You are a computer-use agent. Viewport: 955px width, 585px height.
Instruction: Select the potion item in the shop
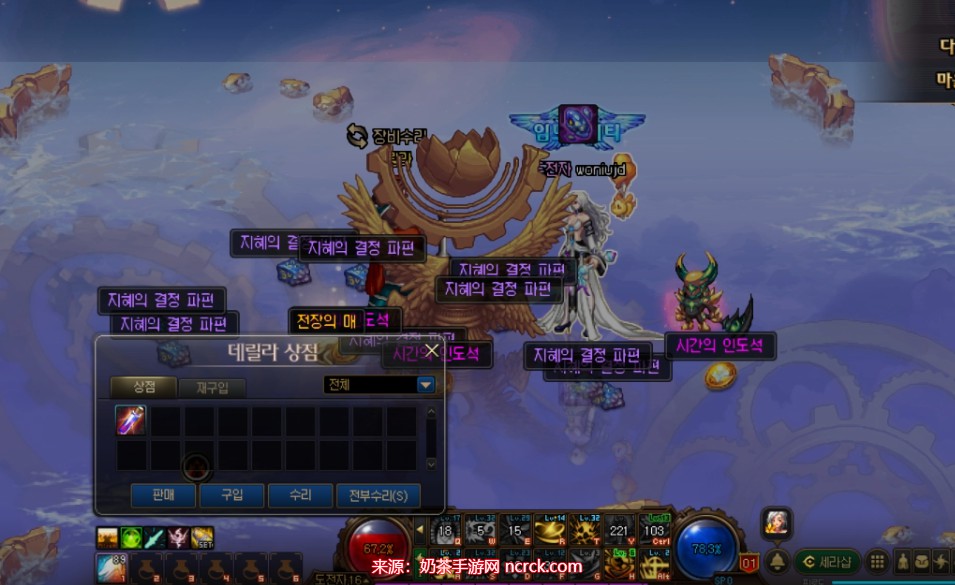(x=131, y=421)
